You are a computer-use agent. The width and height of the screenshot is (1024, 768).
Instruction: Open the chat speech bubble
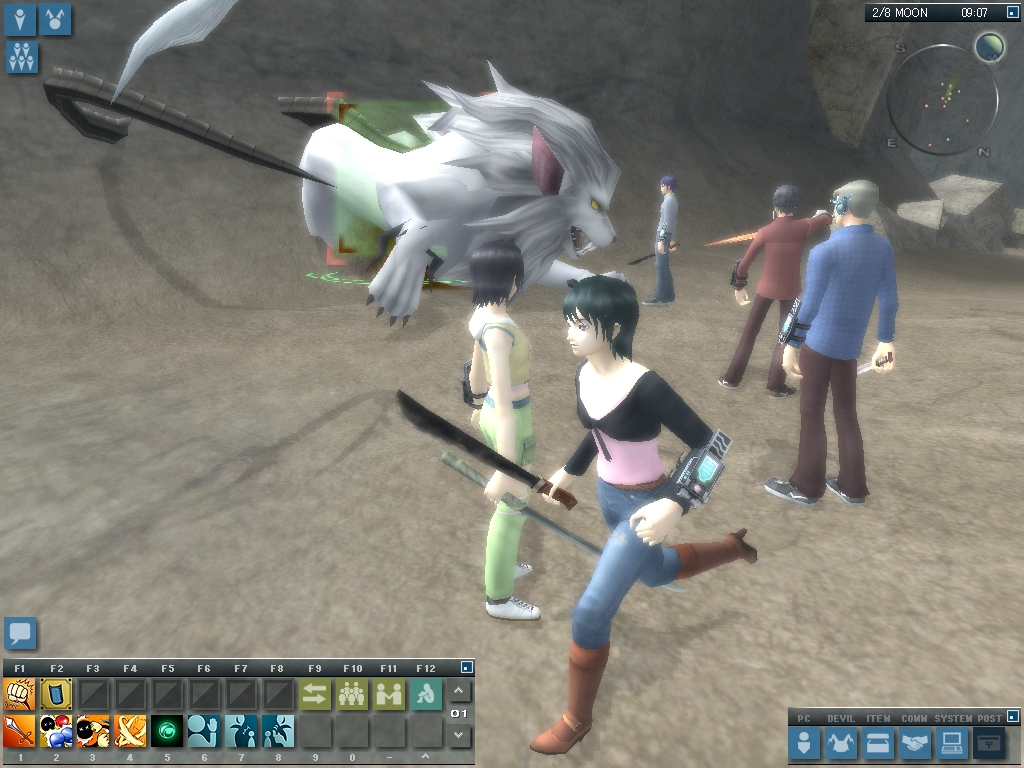click(x=20, y=633)
